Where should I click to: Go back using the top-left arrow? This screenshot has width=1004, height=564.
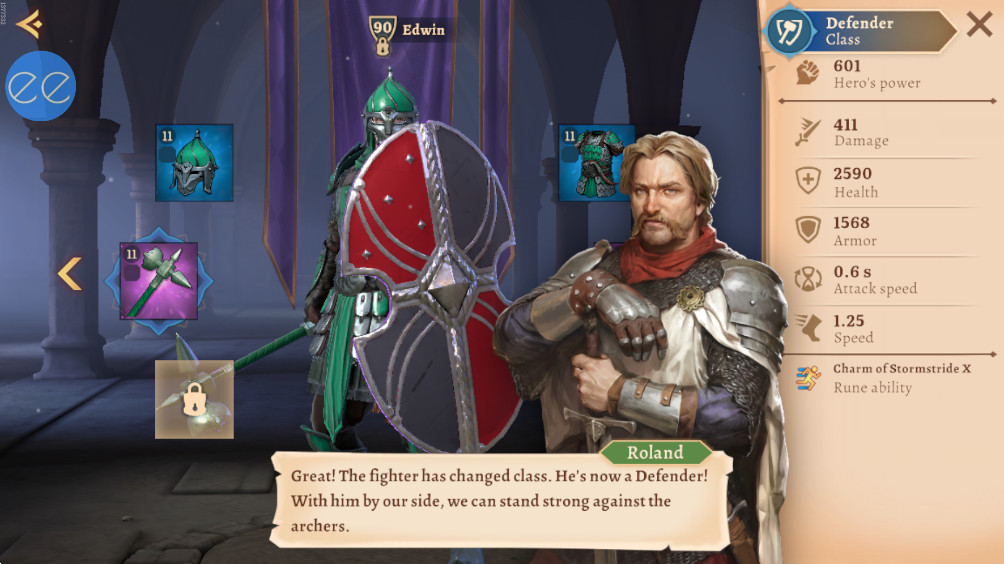click(29, 23)
